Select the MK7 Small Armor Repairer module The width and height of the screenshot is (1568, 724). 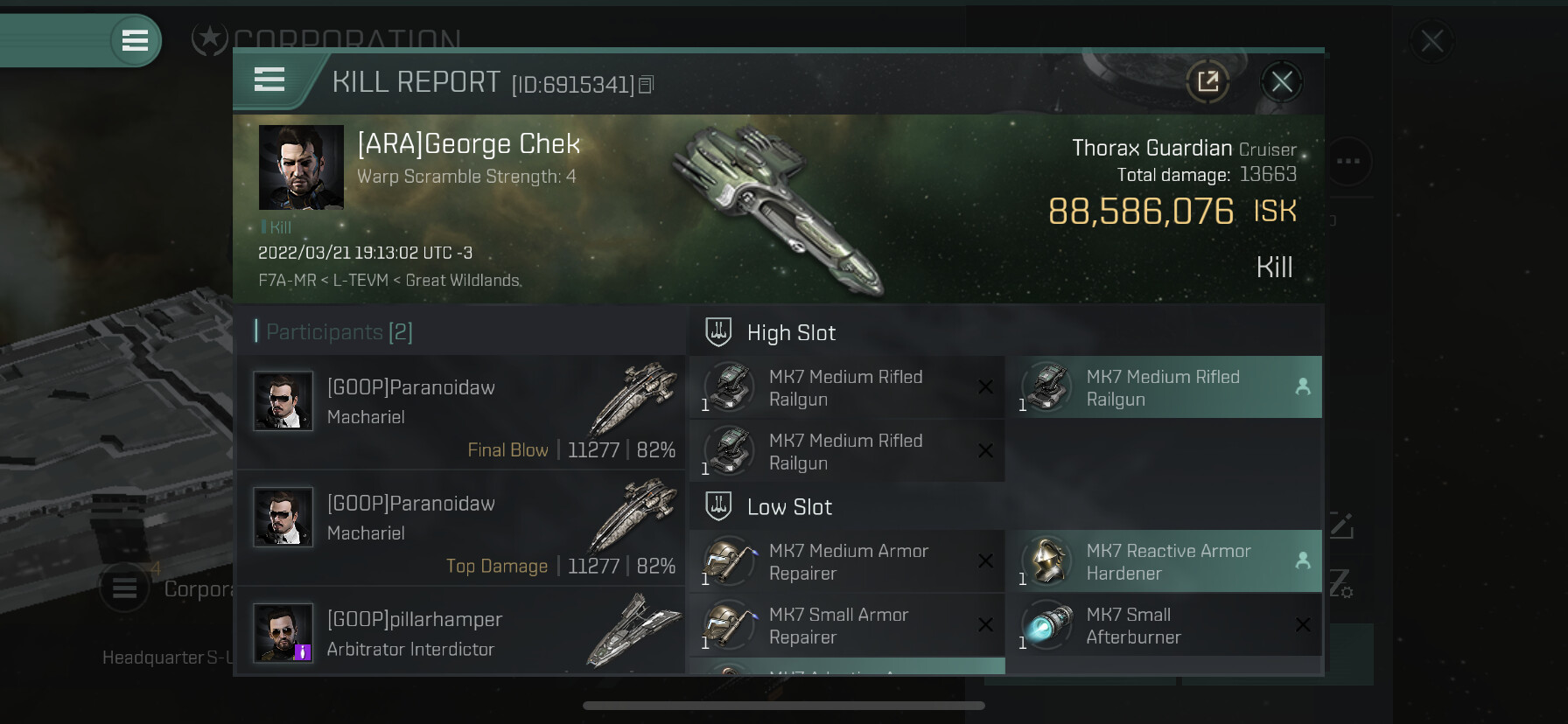847,625
